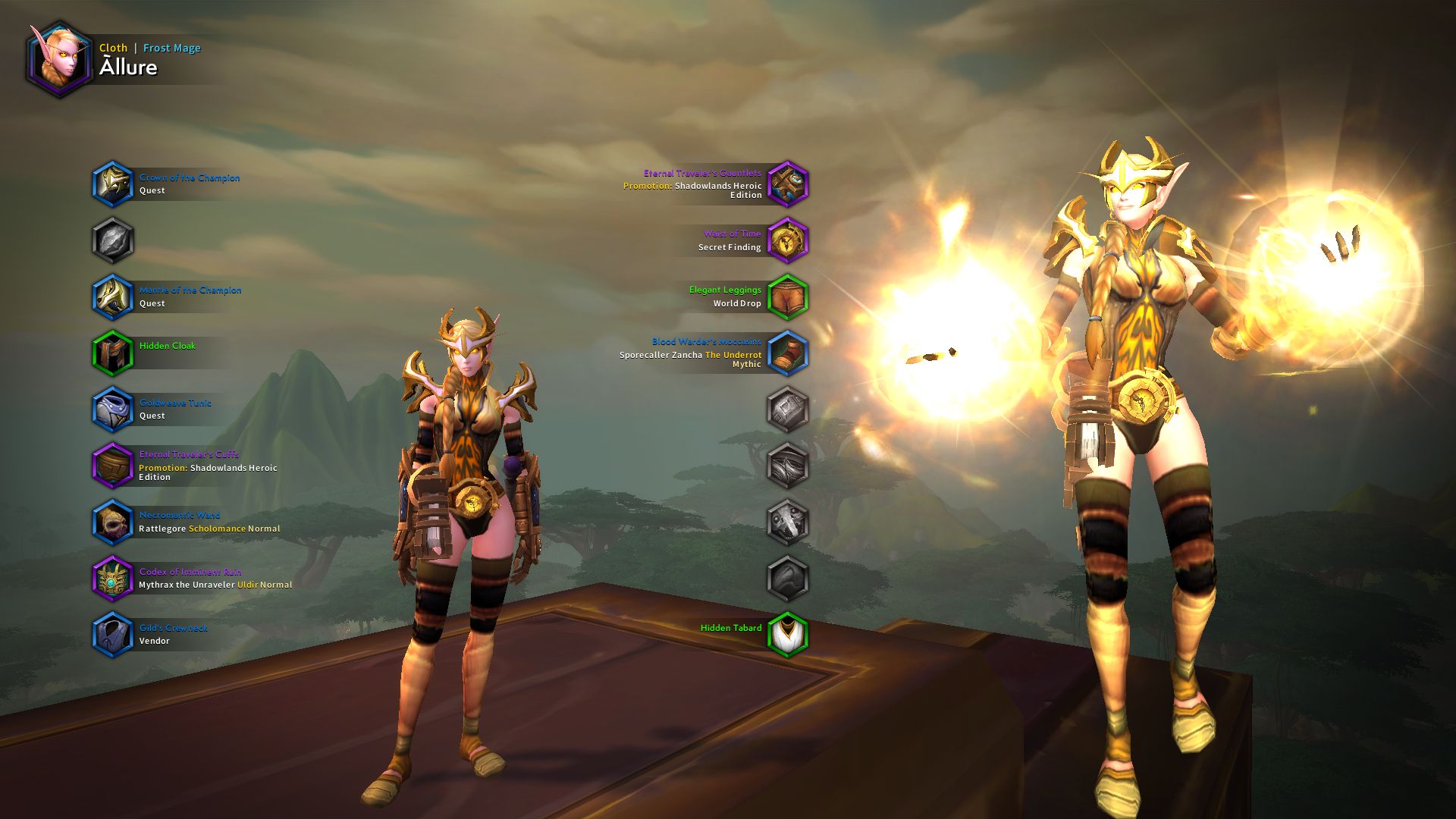This screenshot has height=819, width=1456.
Task: Select the Cloth armor type label
Action: coord(114,48)
